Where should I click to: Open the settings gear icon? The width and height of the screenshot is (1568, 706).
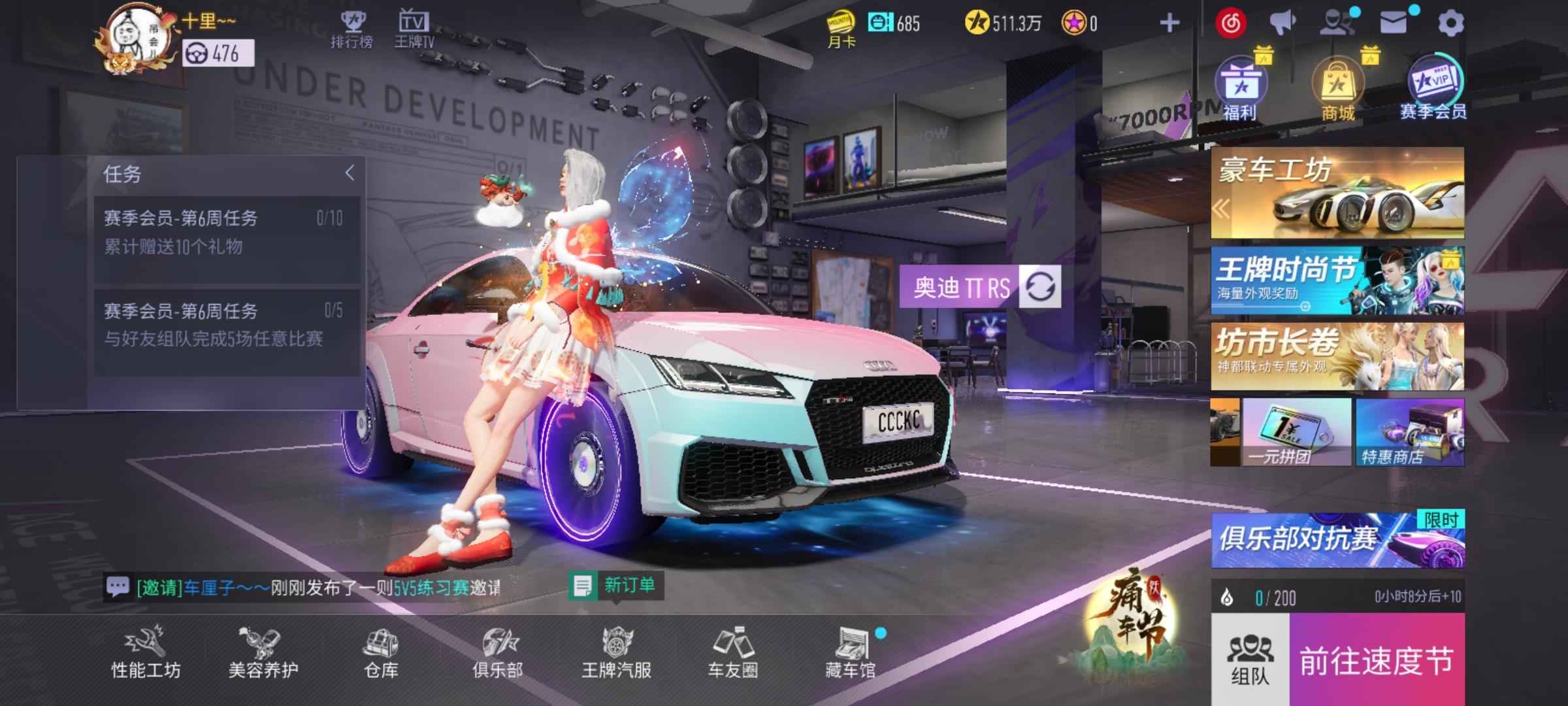[x=1450, y=24]
